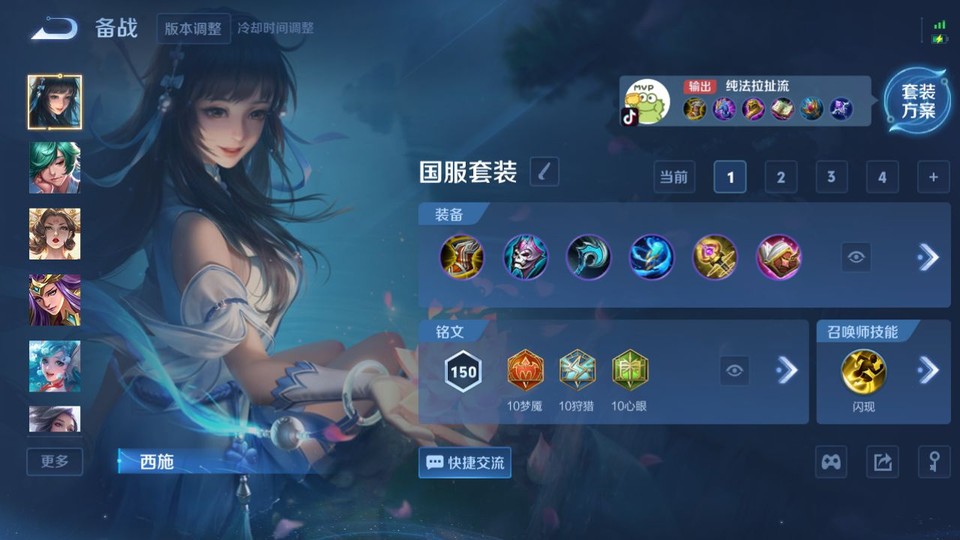960x540 pixels.
Task: Show more heroes with the 更多 button
Action: click(55, 461)
